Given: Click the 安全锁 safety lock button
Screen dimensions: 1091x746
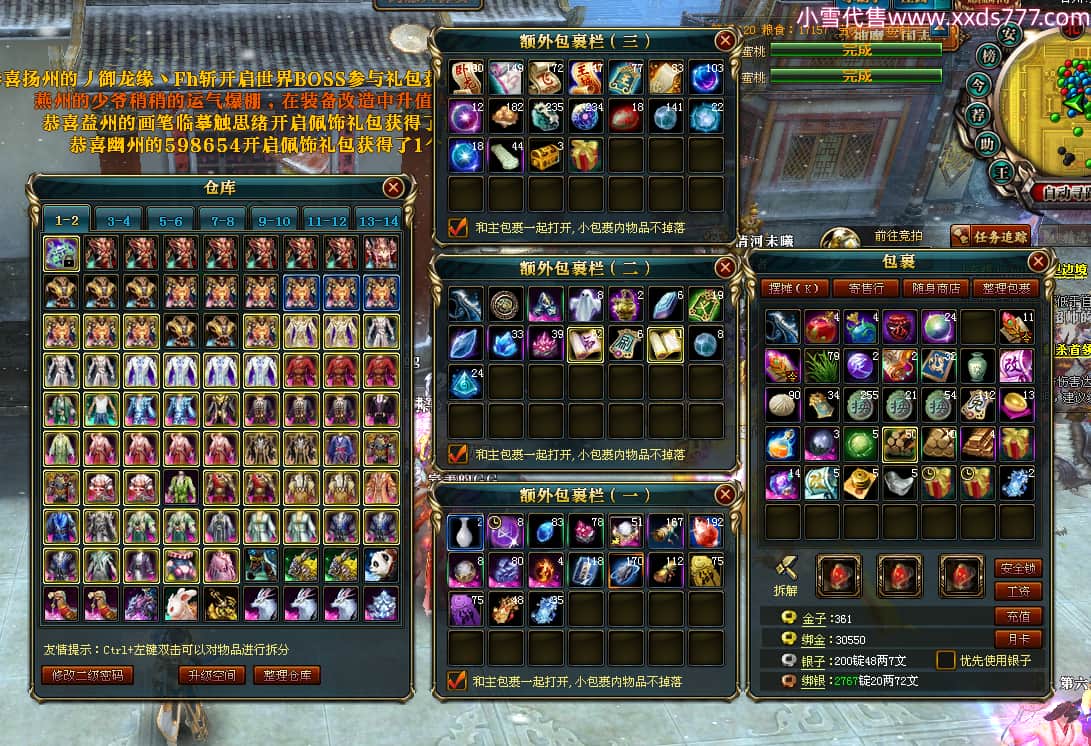Looking at the screenshot, I should pyautogui.click(x=1018, y=567).
